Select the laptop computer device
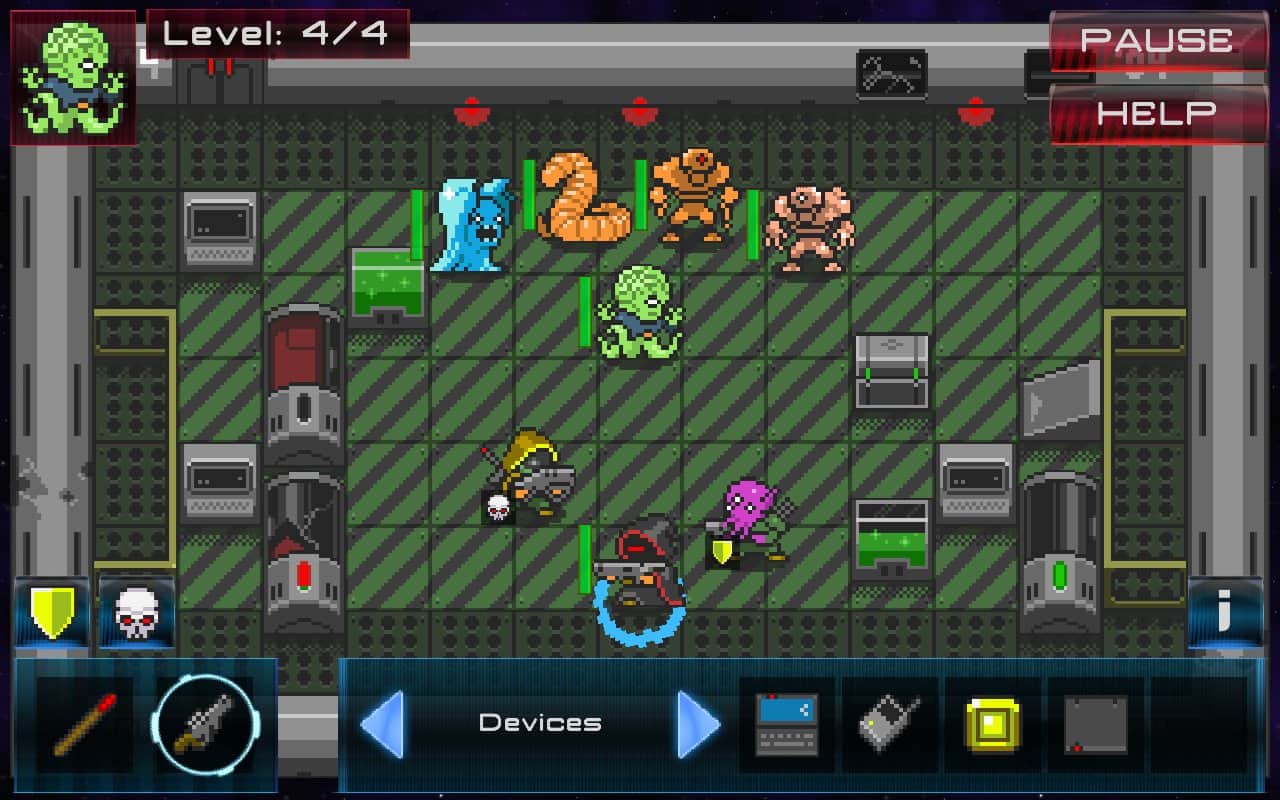The height and width of the screenshot is (800, 1280). click(x=787, y=725)
